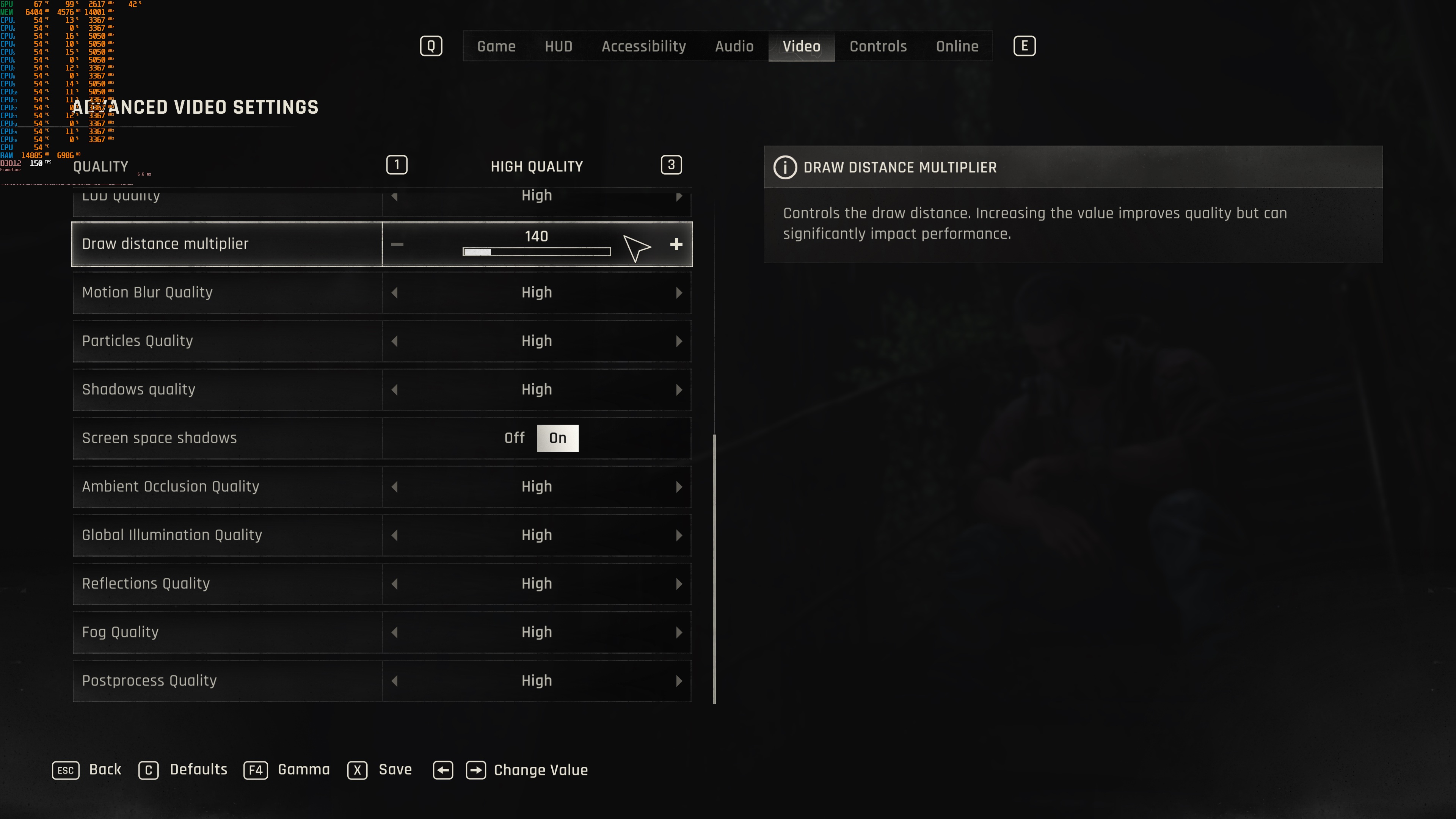Increase Reflections Quality using right arrow
Viewport: 1456px width, 819px height.
pos(679,583)
